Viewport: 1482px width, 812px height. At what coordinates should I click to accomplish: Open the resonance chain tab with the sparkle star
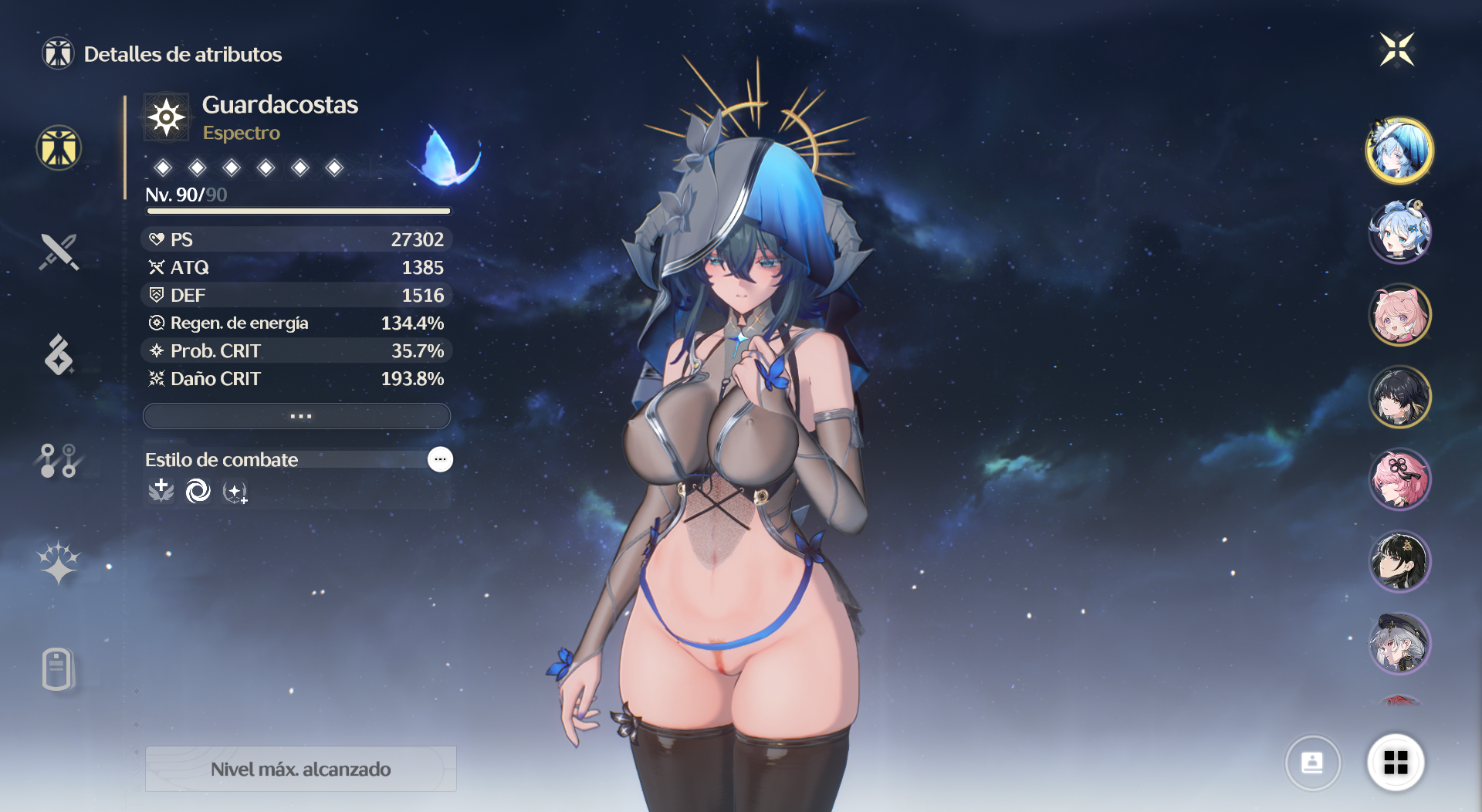59,562
